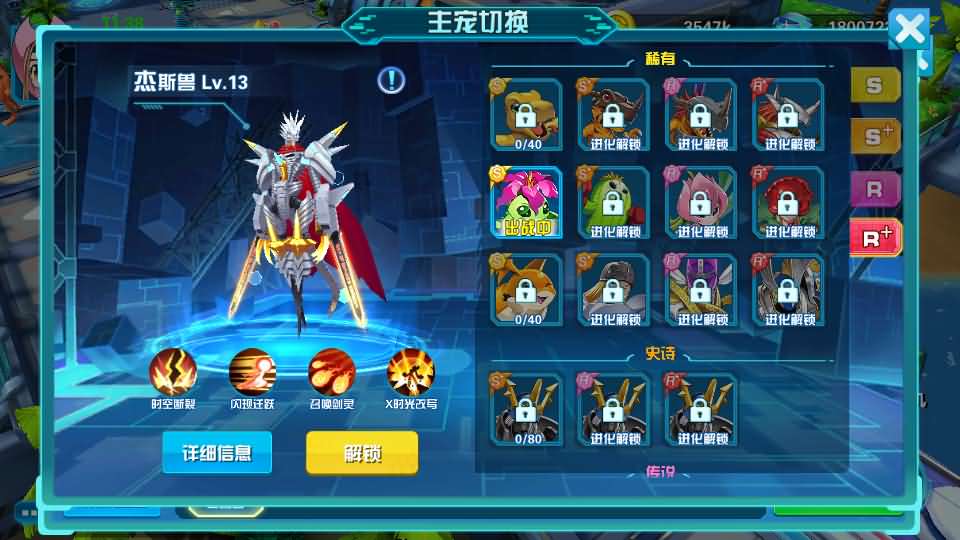This screenshot has height=540, width=960.
Task: Select the locked red rose pet
Action: click(789, 202)
